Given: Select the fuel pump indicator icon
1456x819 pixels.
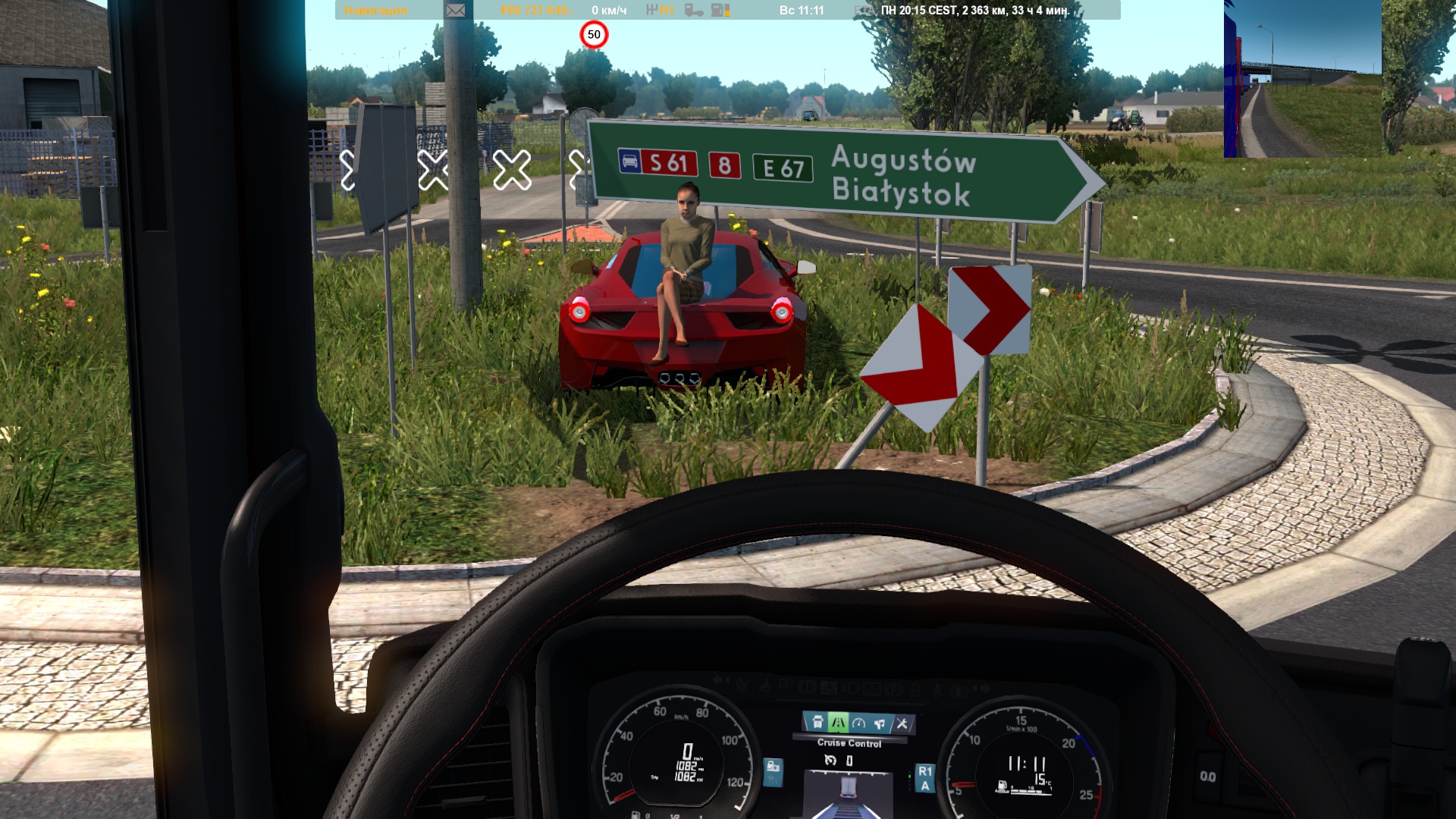Looking at the screenshot, I should point(720,11).
